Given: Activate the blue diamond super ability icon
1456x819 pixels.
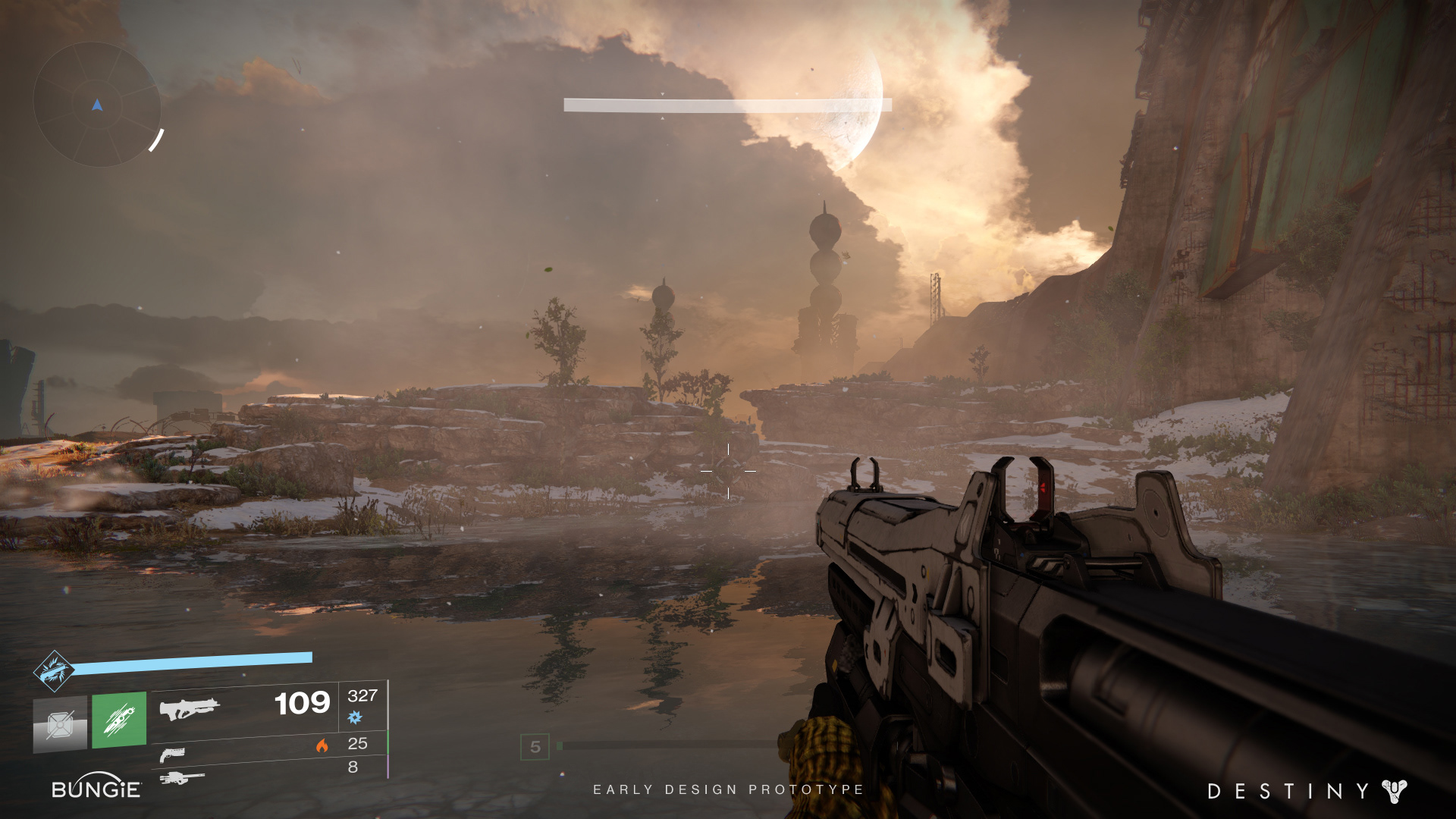Looking at the screenshot, I should pyautogui.click(x=53, y=671).
